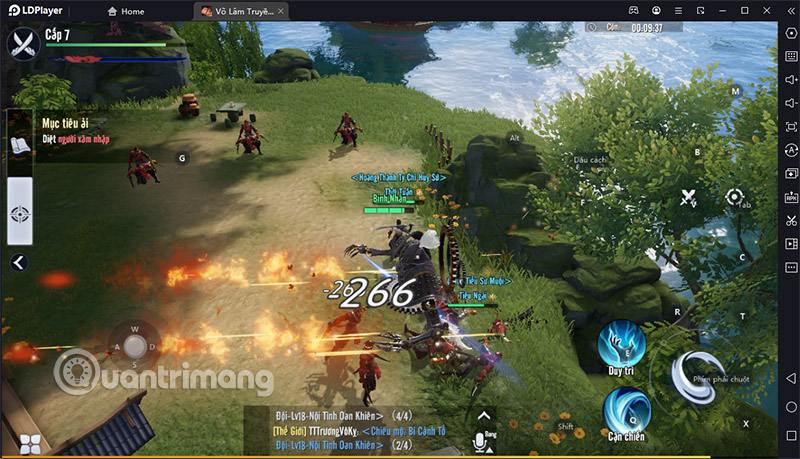Tap the target lock-on icon
This screenshot has height=459, width=800.
point(736,196)
